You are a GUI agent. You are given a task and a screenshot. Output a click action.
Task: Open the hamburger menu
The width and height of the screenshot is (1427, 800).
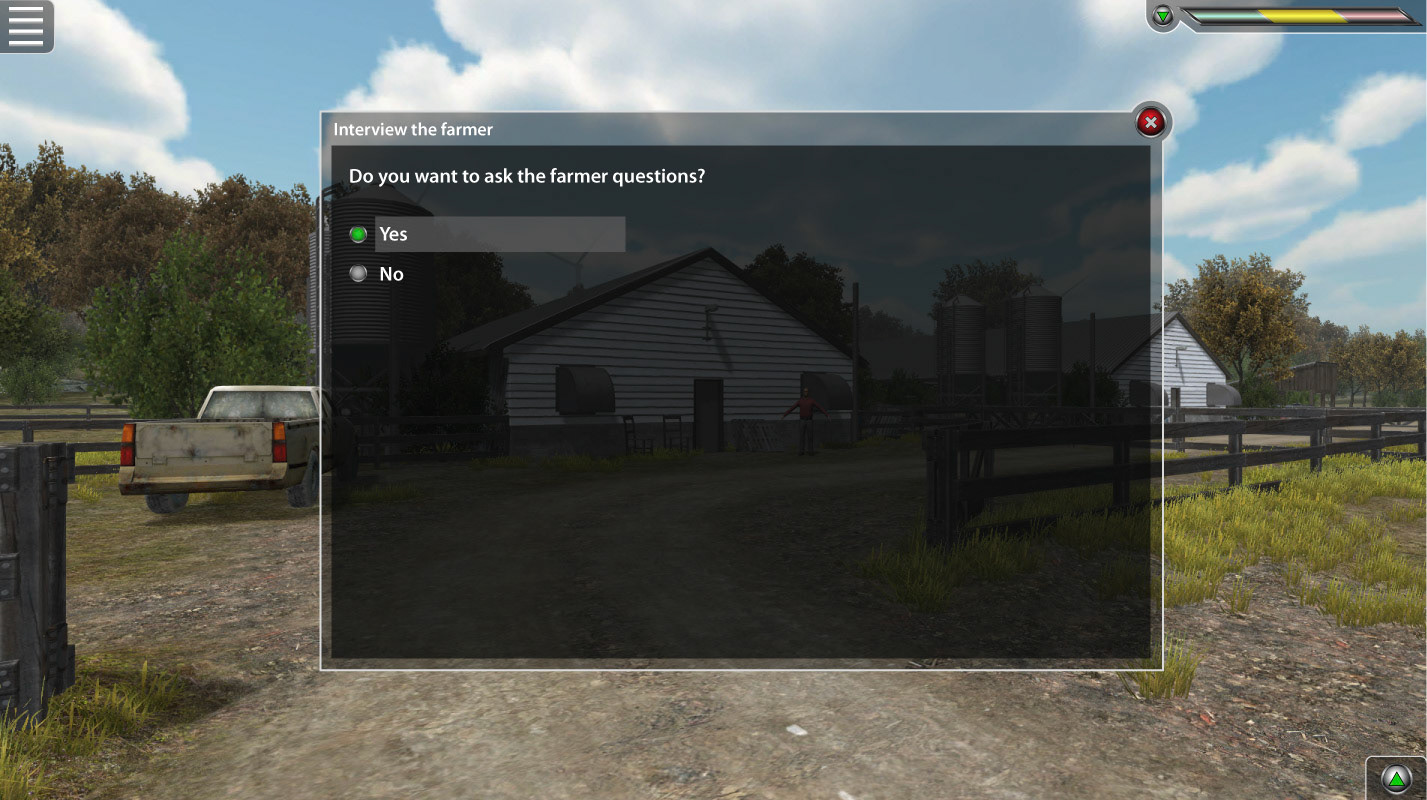(x=26, y=26)
